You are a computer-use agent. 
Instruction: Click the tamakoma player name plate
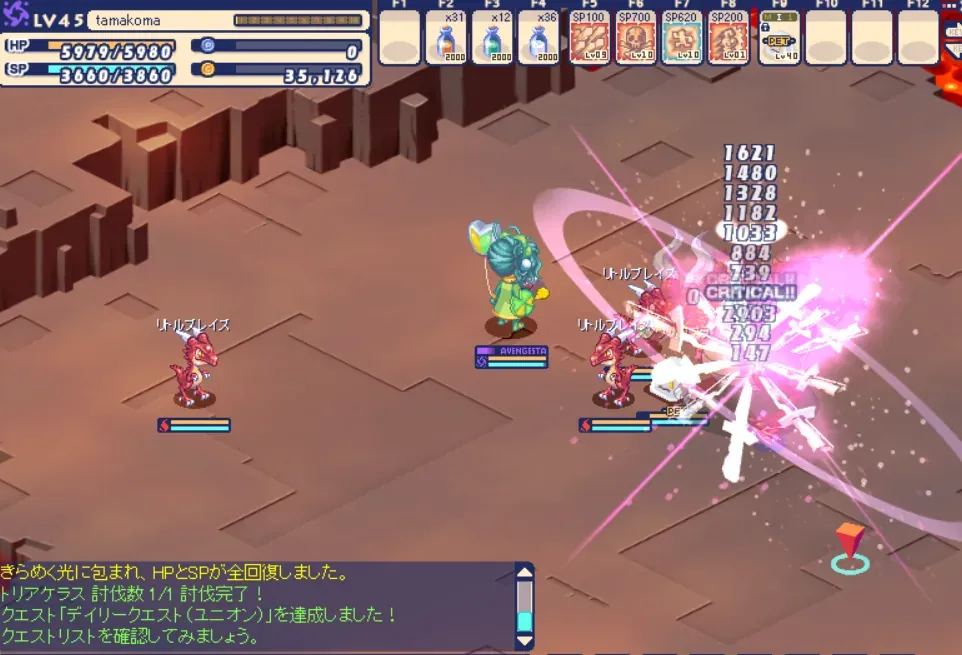tap(160, 20)
